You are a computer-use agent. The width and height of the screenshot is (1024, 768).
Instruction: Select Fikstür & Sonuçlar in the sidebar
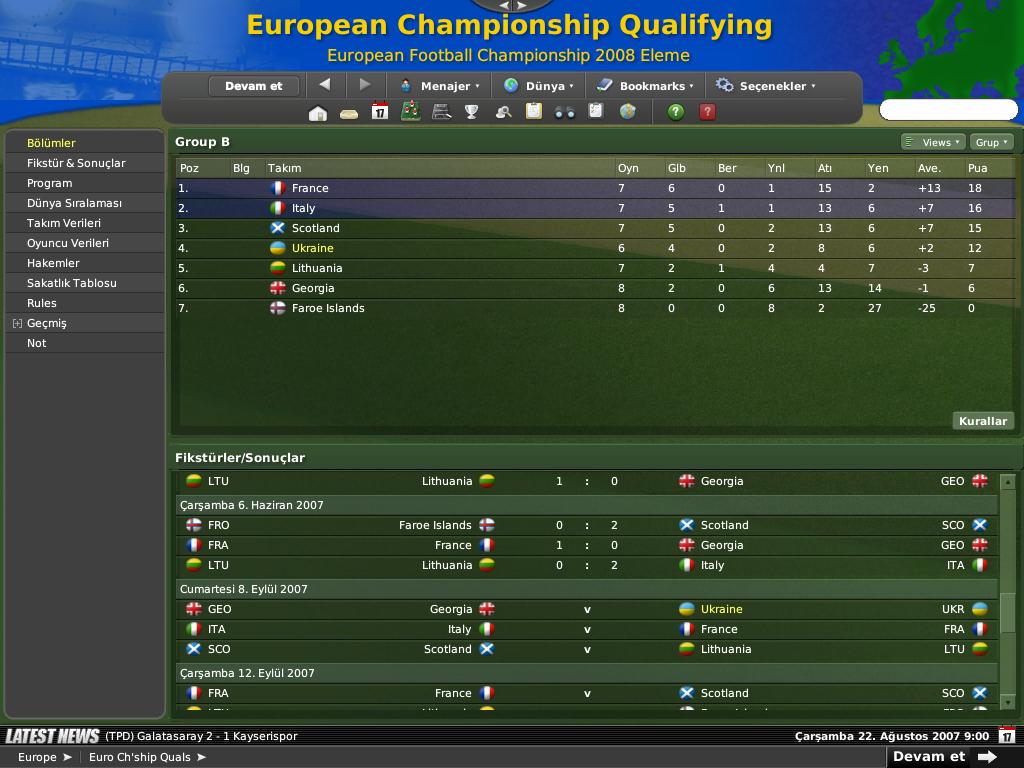[x=76, y=163]
